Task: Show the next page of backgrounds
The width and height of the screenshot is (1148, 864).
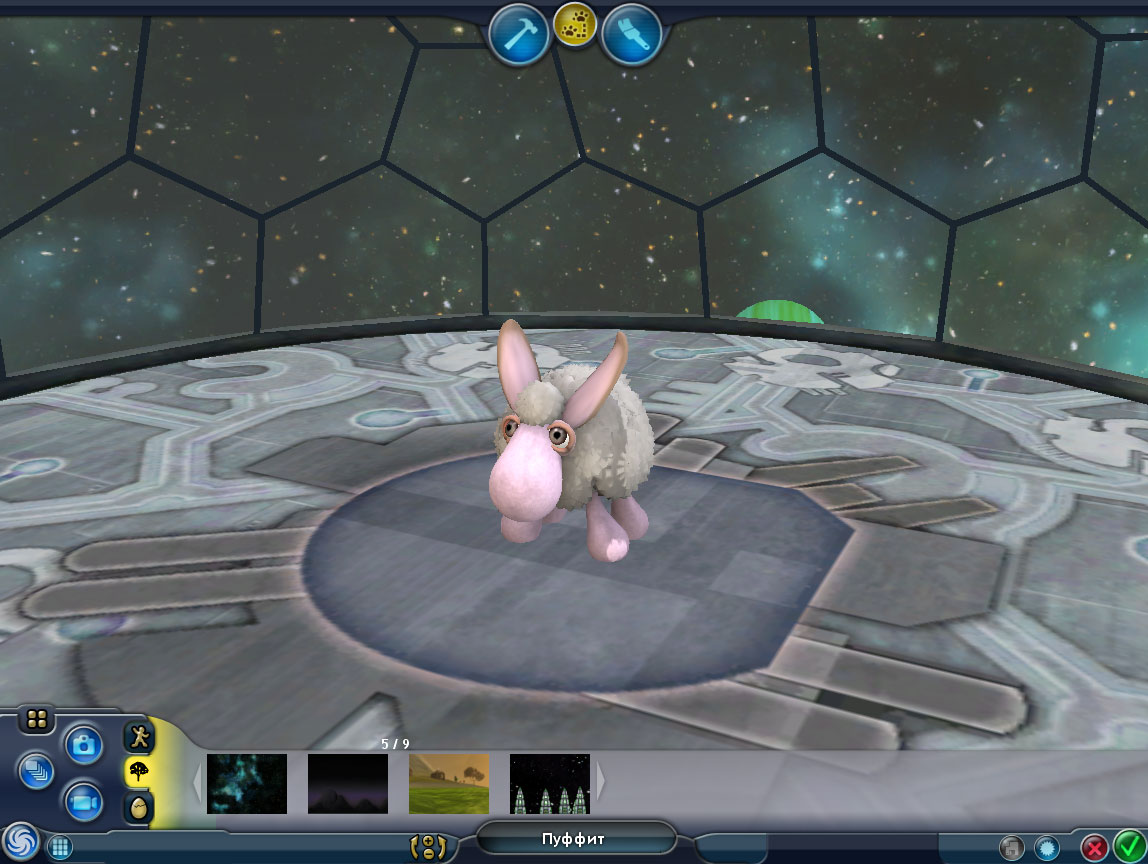Action: (601, 781)
